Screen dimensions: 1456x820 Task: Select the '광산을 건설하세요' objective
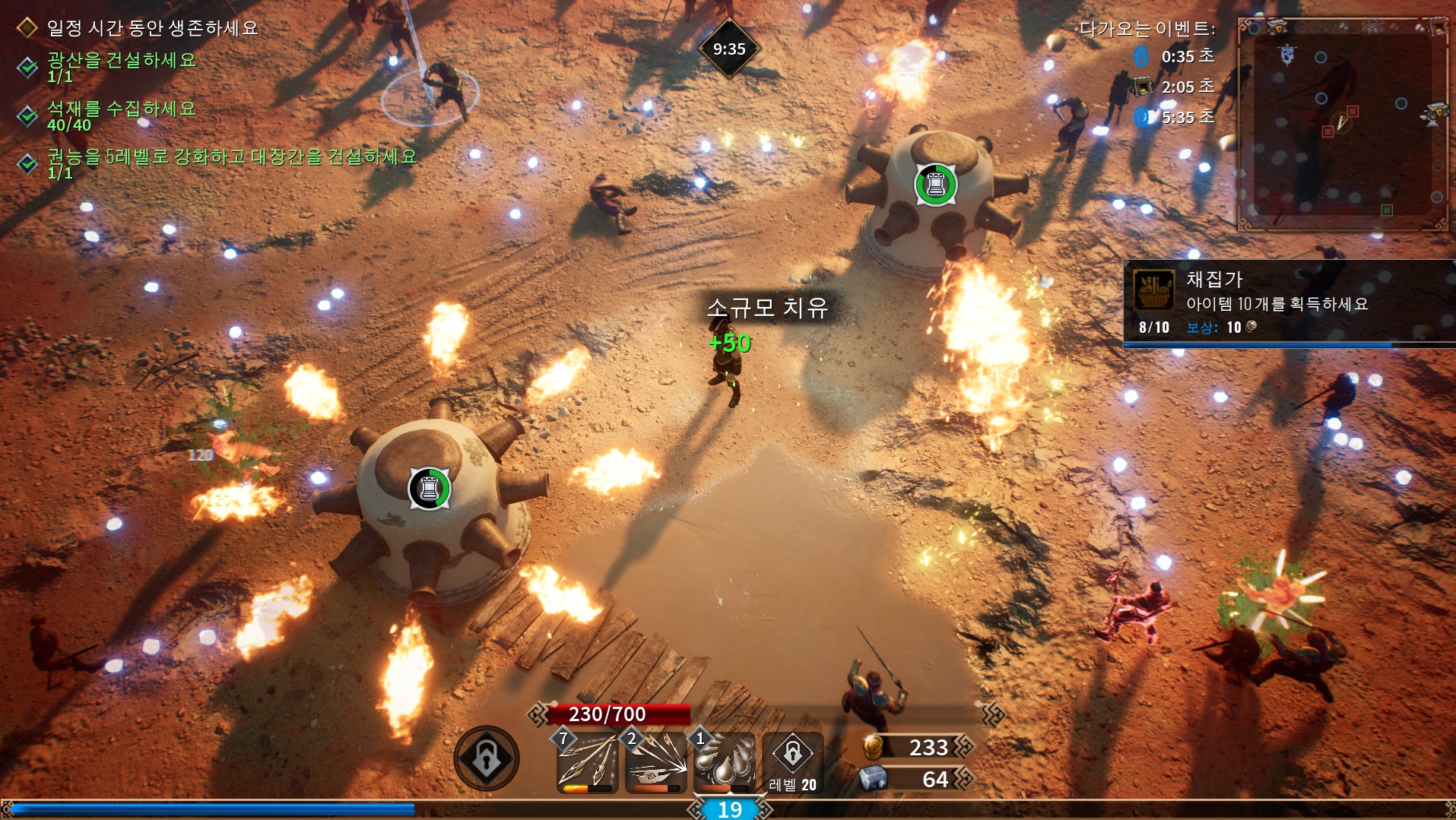[122, 60]
